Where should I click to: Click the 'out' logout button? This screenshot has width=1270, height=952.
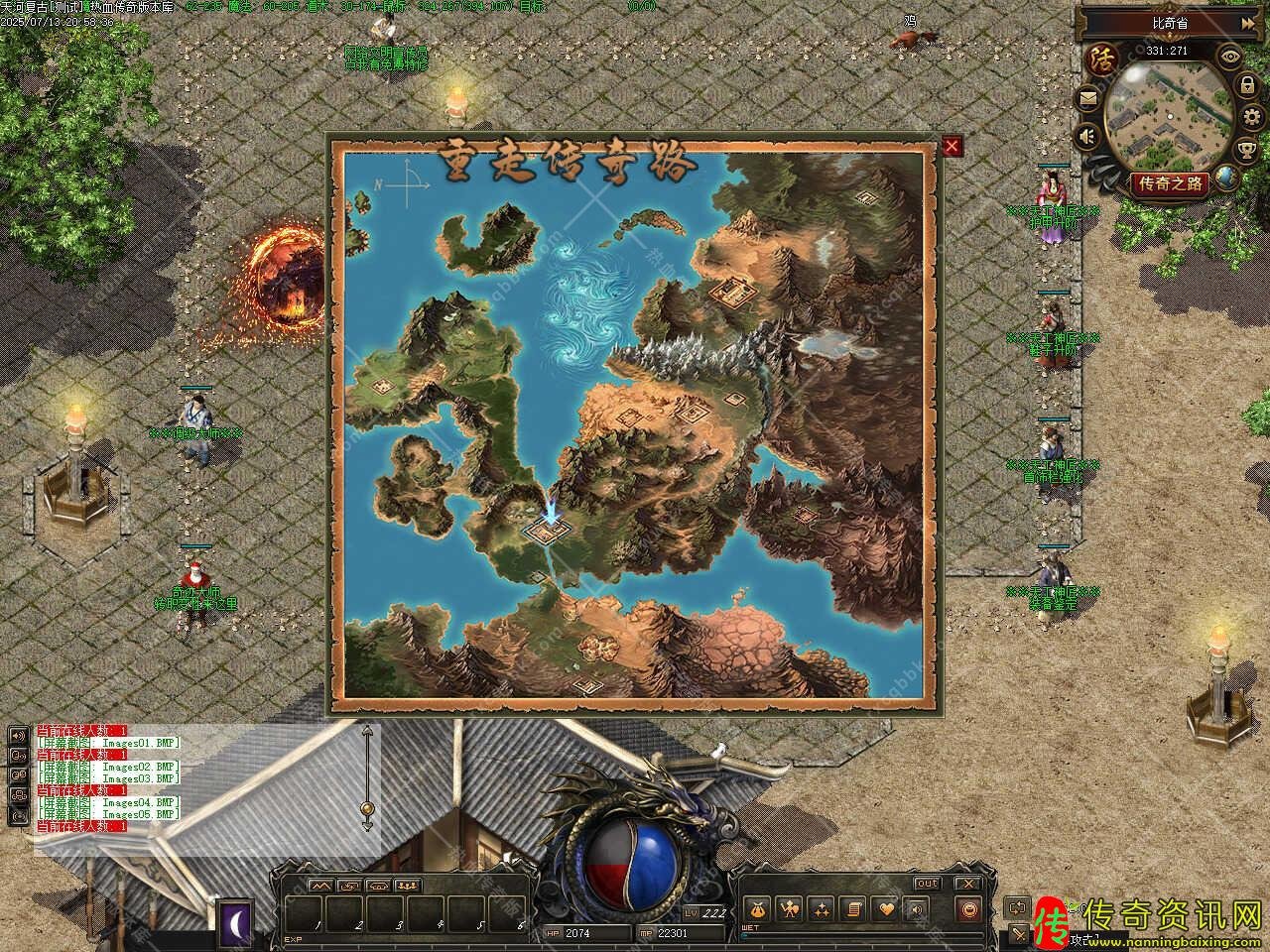(927, 883)
